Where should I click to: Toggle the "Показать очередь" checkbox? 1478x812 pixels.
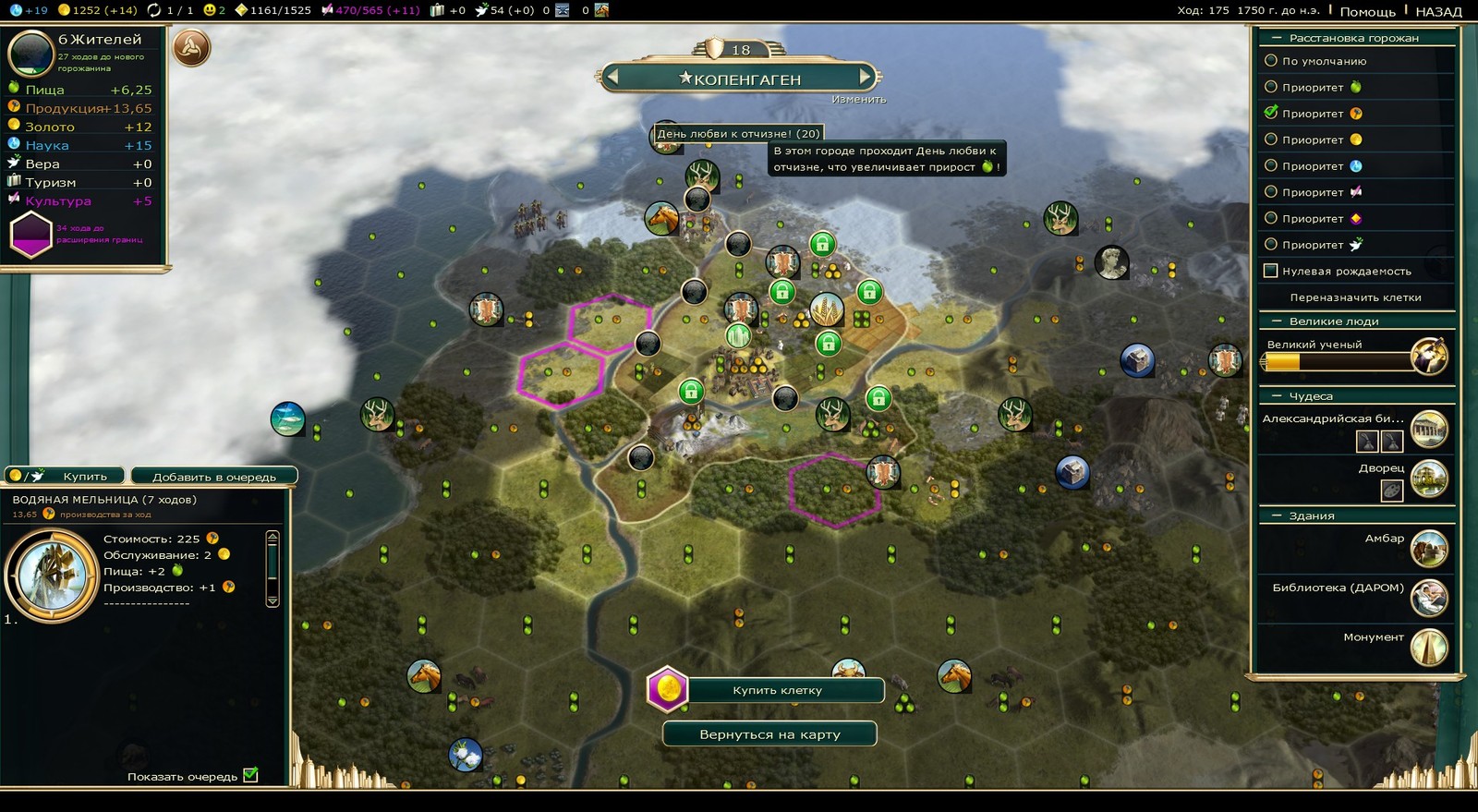pos(250,775)
